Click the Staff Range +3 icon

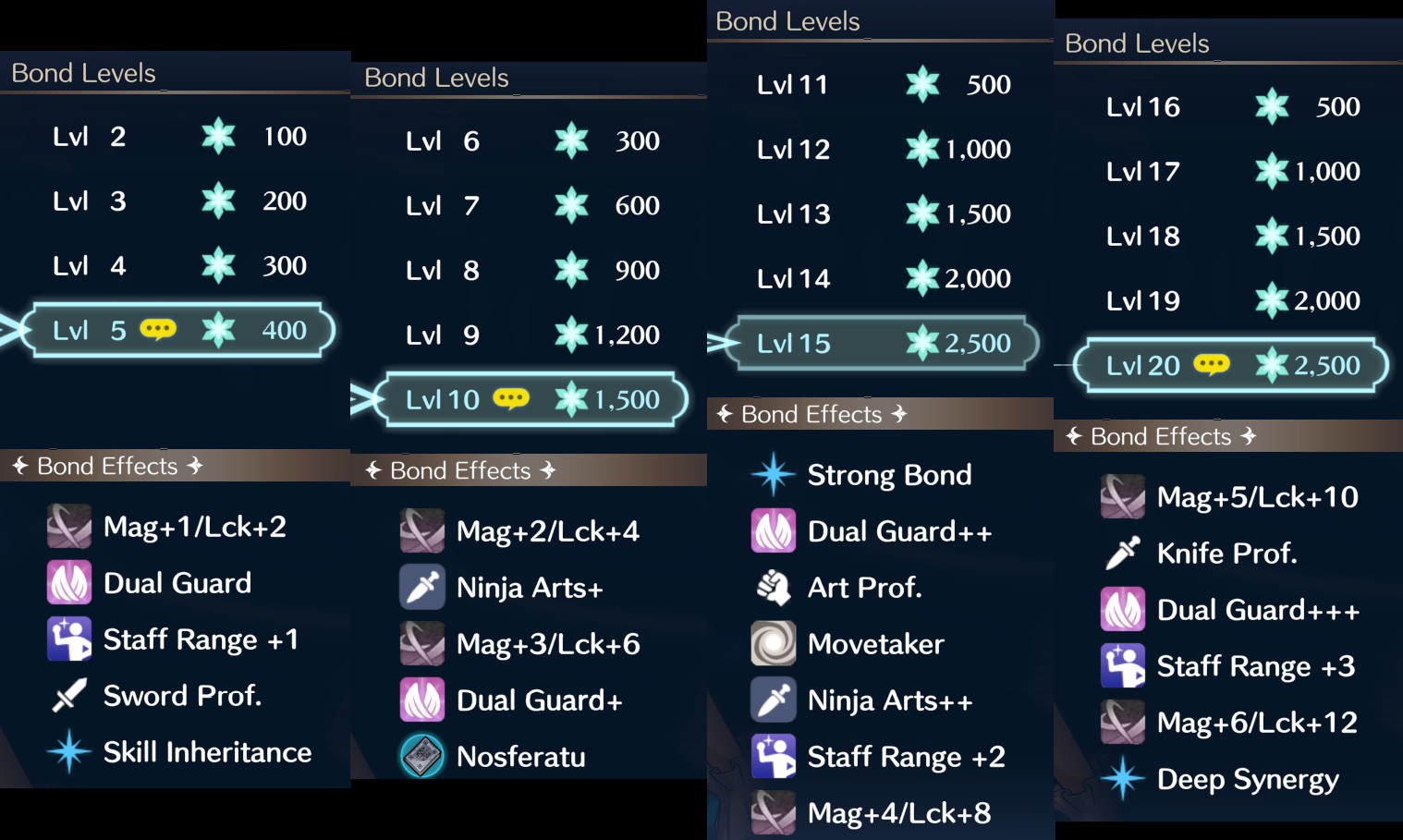tap(1122, 665)
